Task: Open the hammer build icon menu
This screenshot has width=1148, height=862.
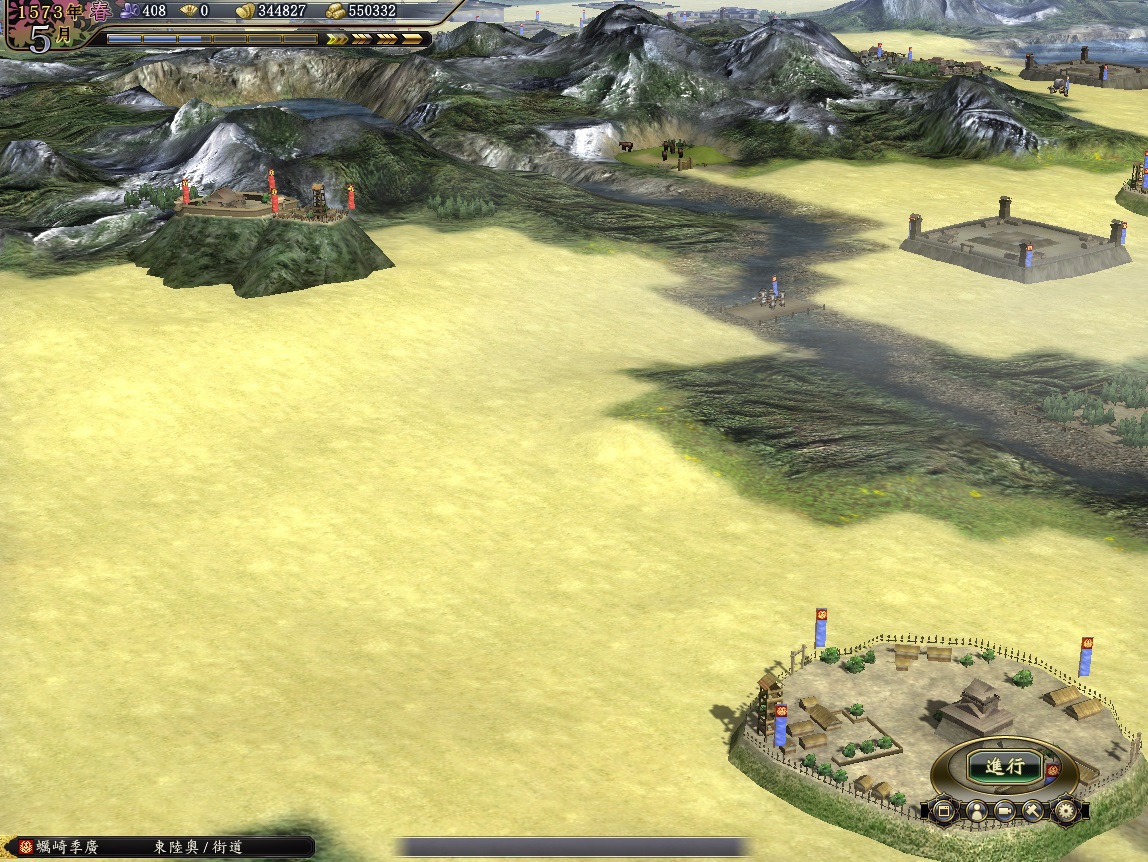Action: click(1033, 810)
